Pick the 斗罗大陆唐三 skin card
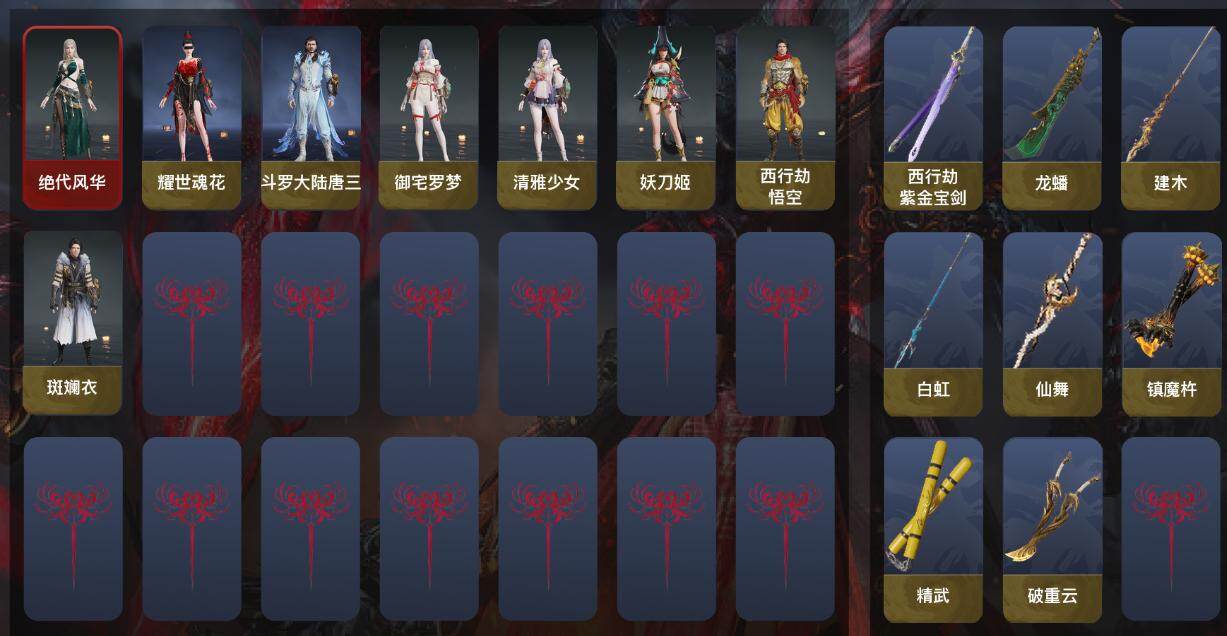Viewport: 1227px width, 636px height. 310,117
